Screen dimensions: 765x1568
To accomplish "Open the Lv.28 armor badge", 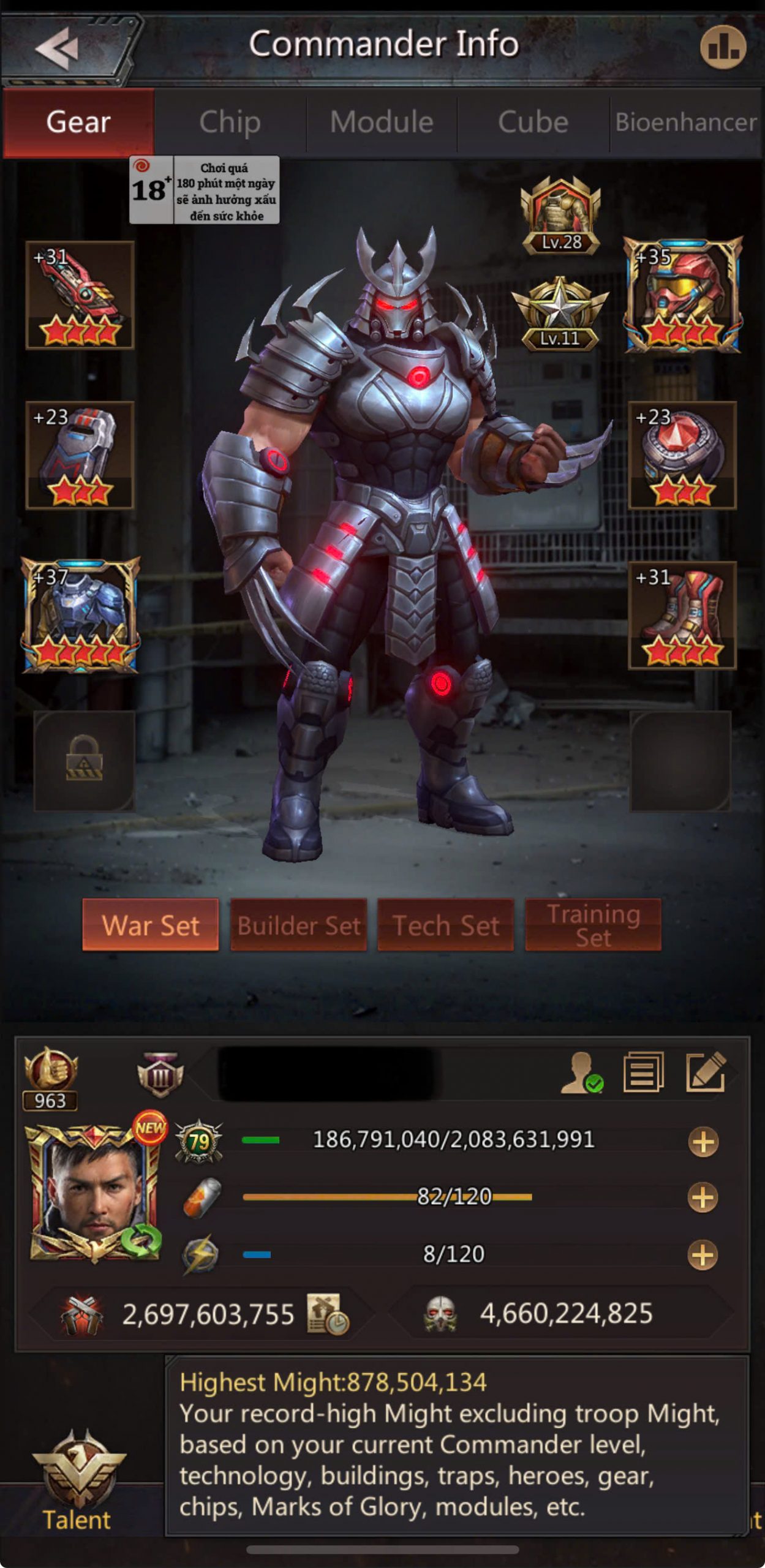I will (560, 216).
